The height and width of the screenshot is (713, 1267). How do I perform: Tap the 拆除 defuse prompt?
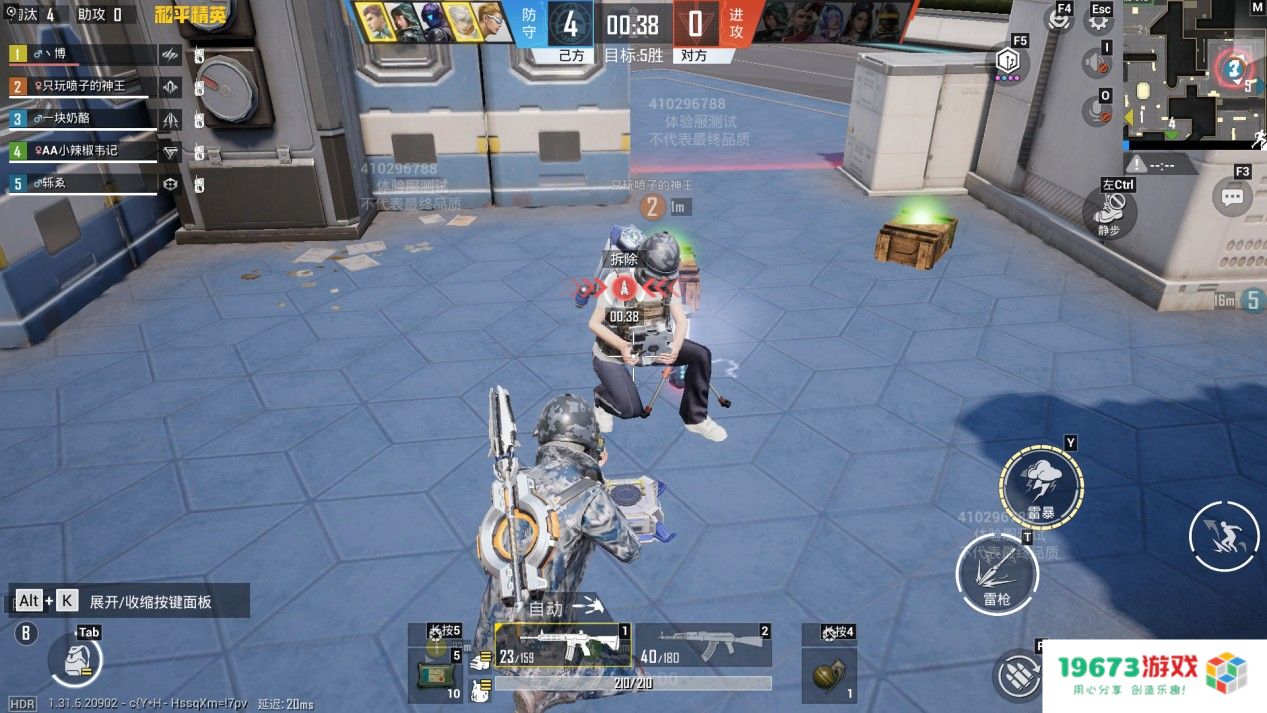(x=624, y=259)
